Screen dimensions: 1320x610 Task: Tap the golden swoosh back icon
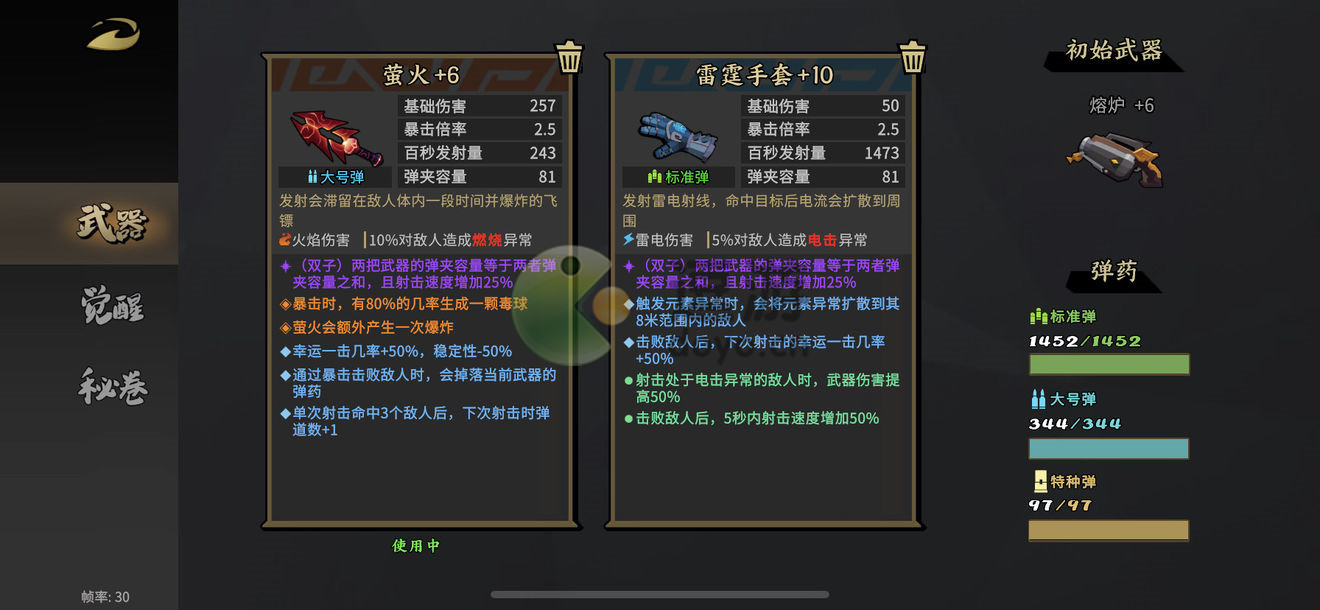coord(112,35)
